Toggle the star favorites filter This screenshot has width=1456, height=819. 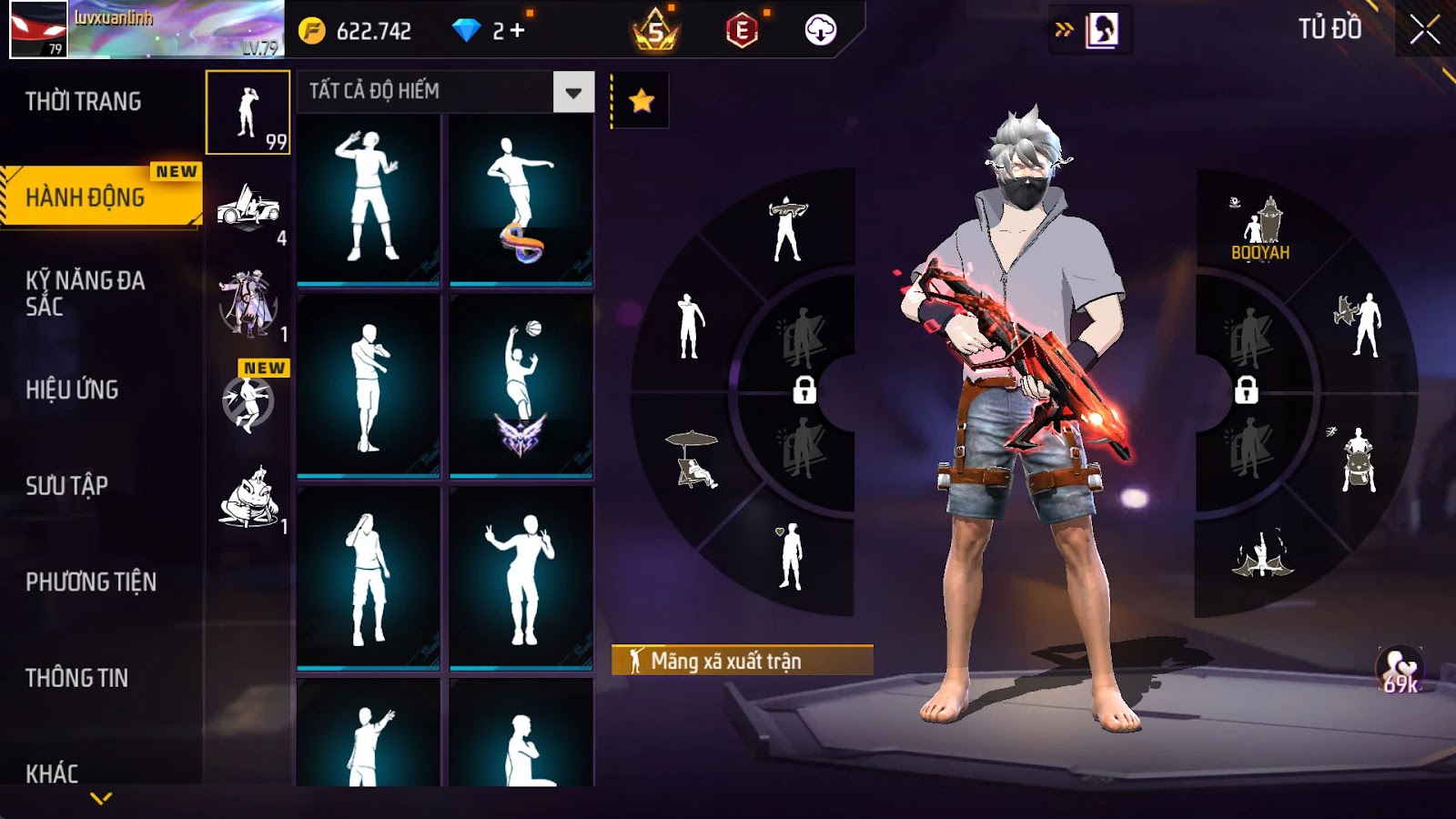coord(642,100)
